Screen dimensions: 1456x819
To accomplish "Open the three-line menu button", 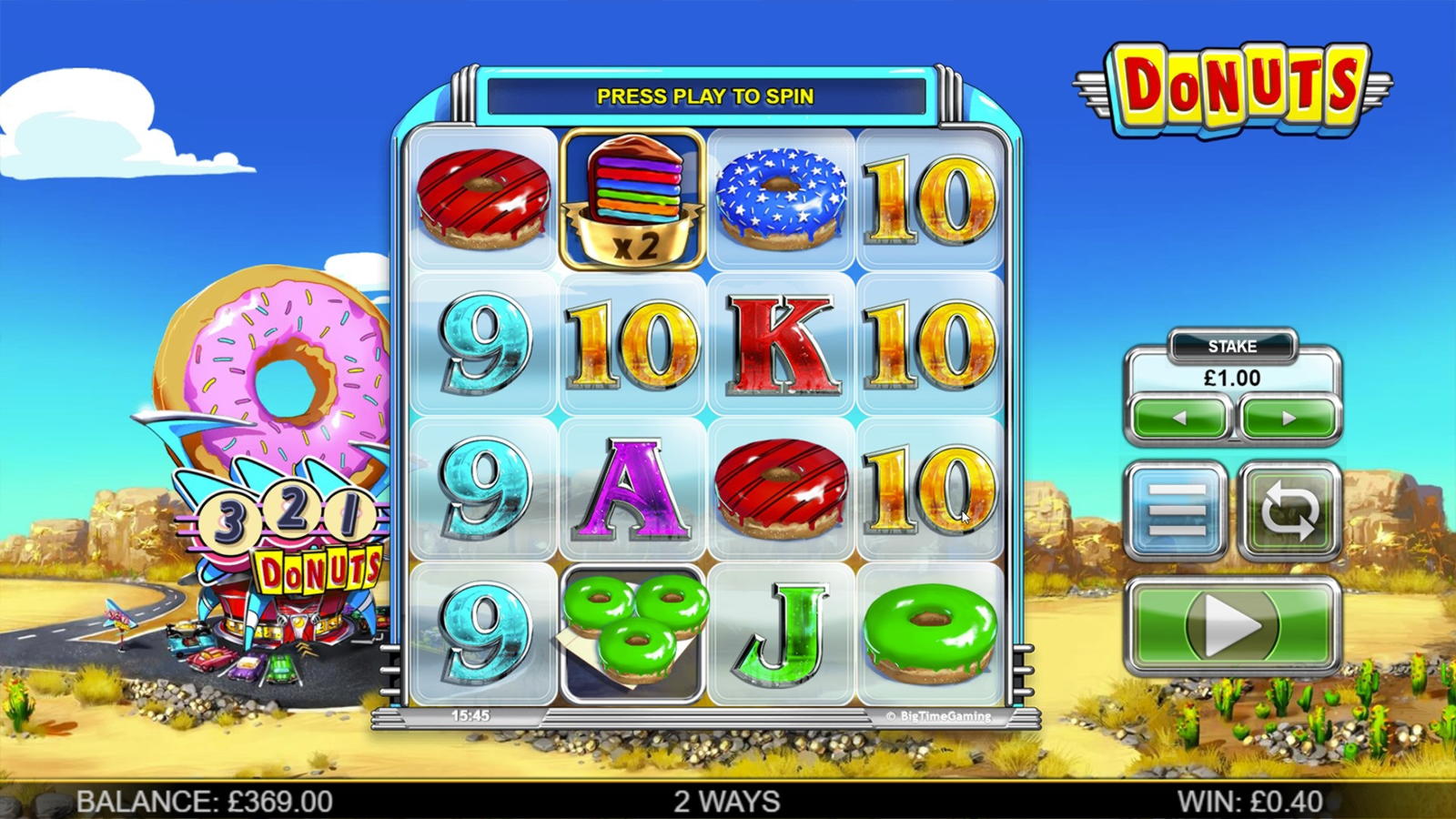I will (1177, 511).
